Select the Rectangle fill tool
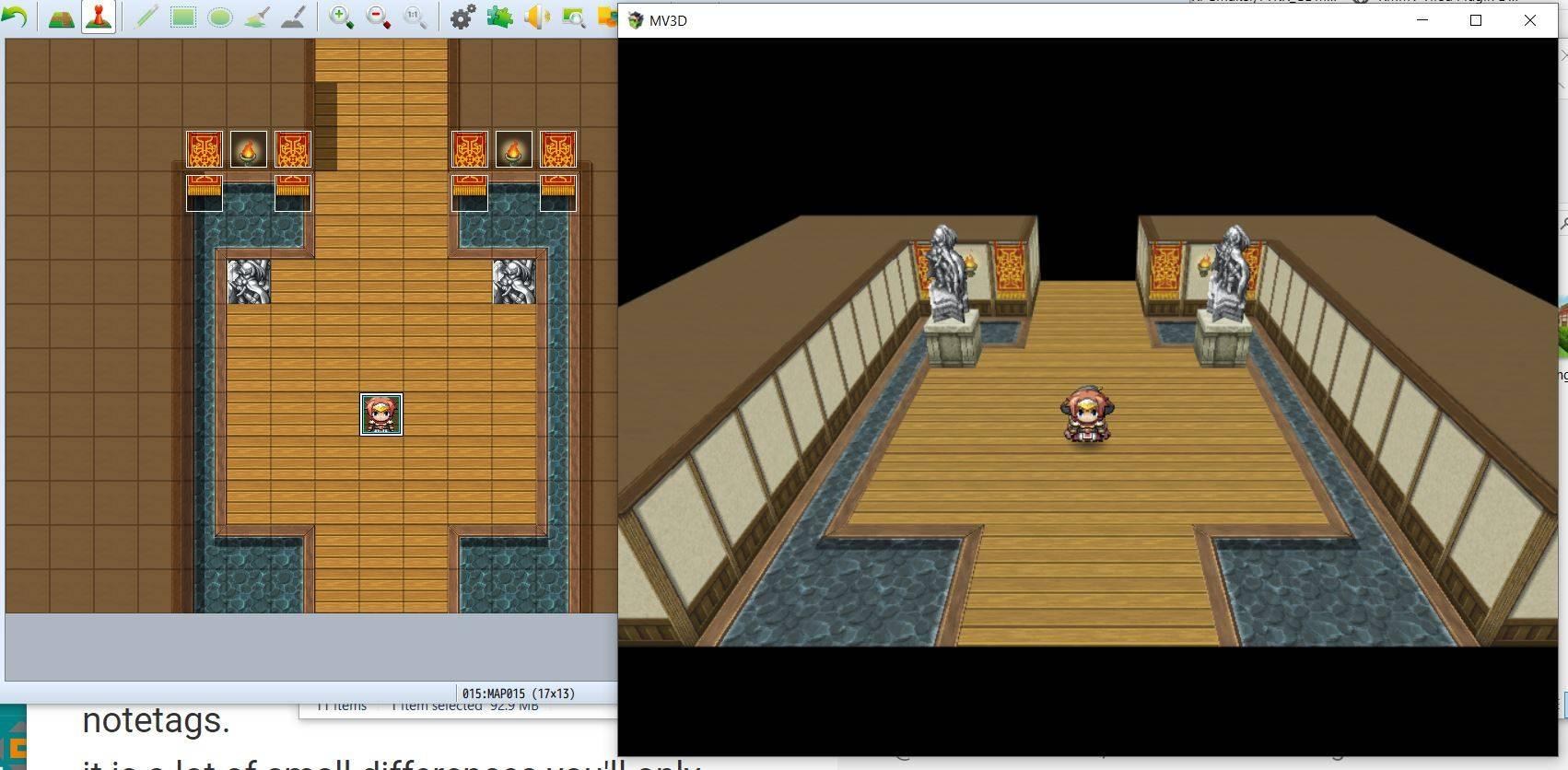Screen dimensions: 1568x770 click(x=181, y=17)
